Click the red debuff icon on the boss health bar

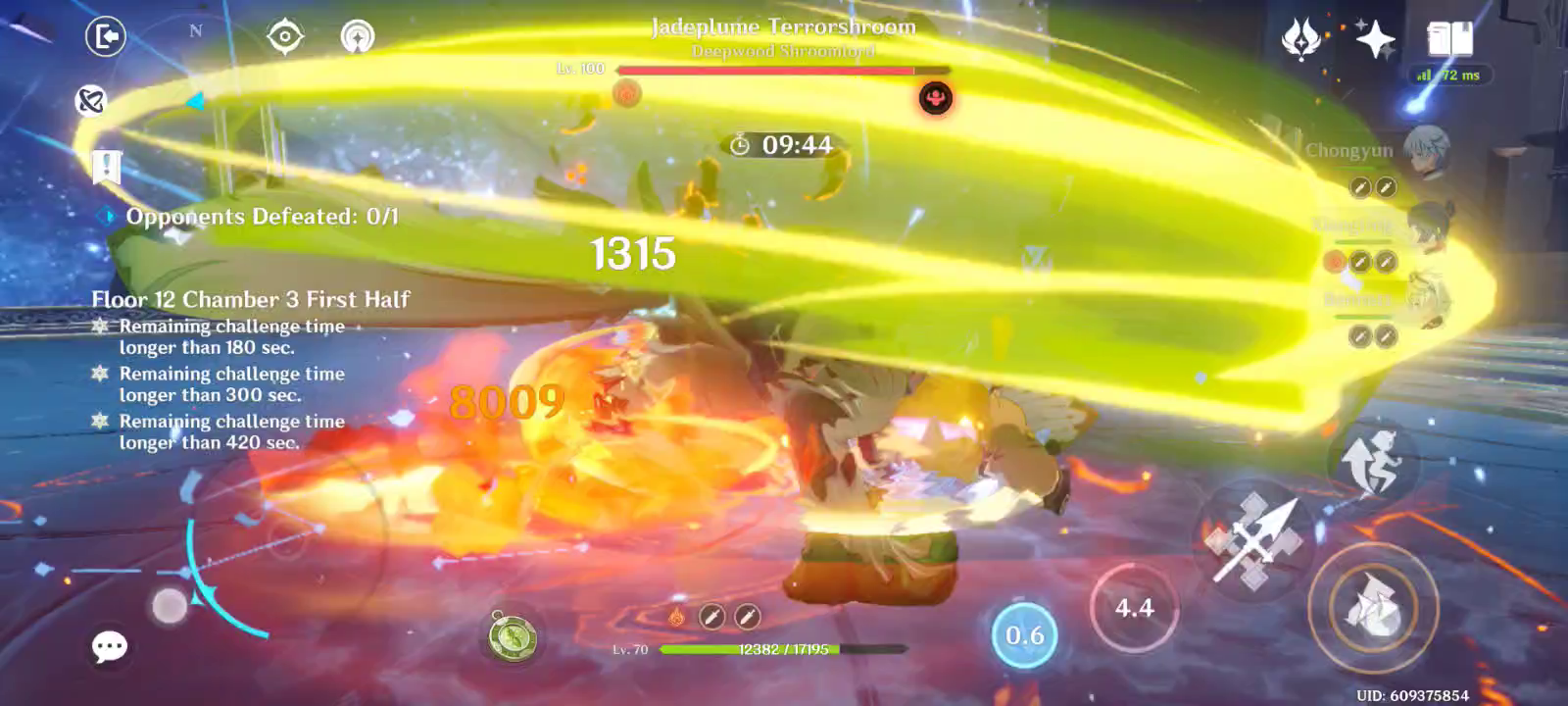[934, 97]
